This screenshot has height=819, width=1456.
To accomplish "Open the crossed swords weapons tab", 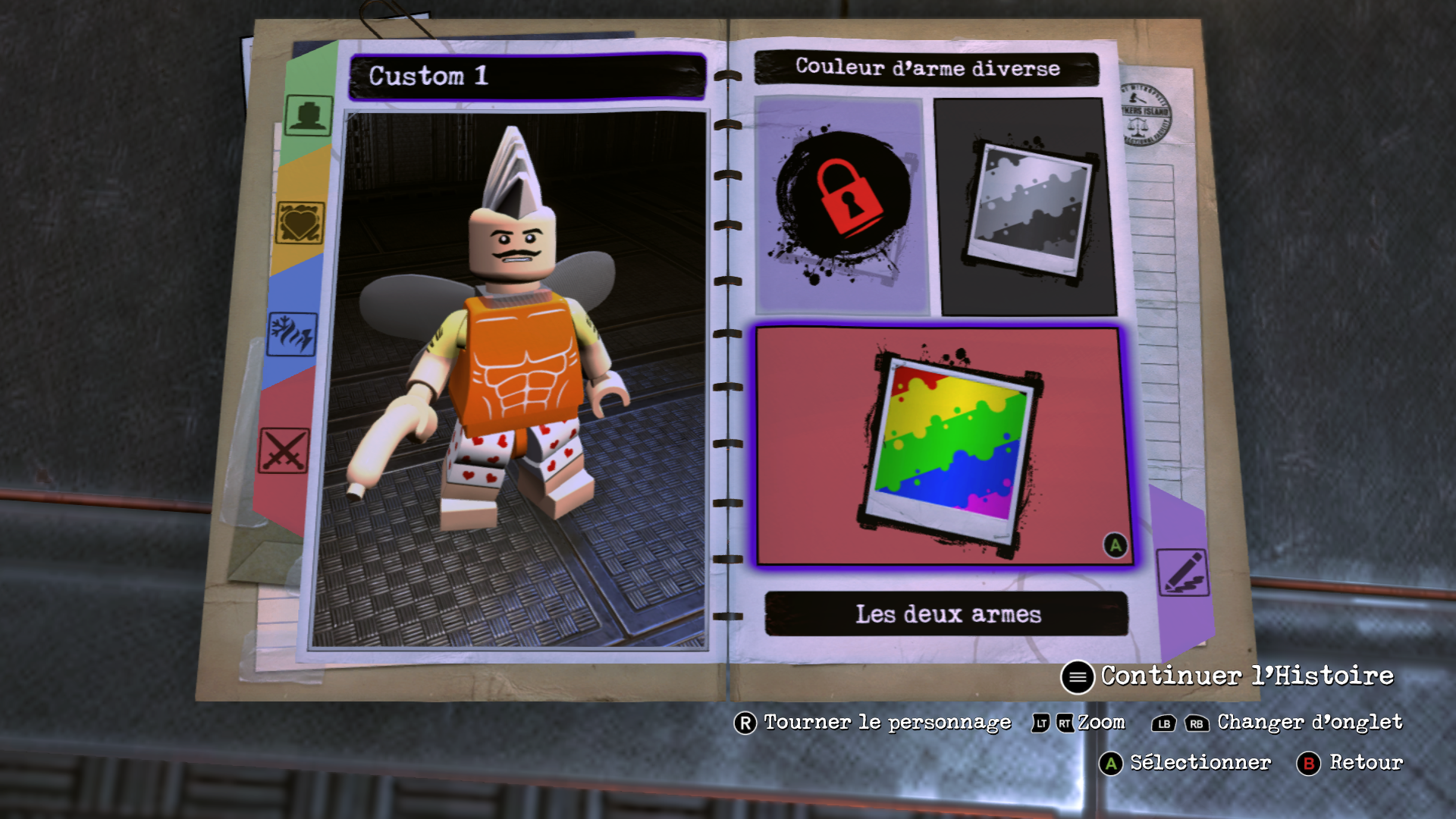I will pyautogui.click(x=284, y=451).
